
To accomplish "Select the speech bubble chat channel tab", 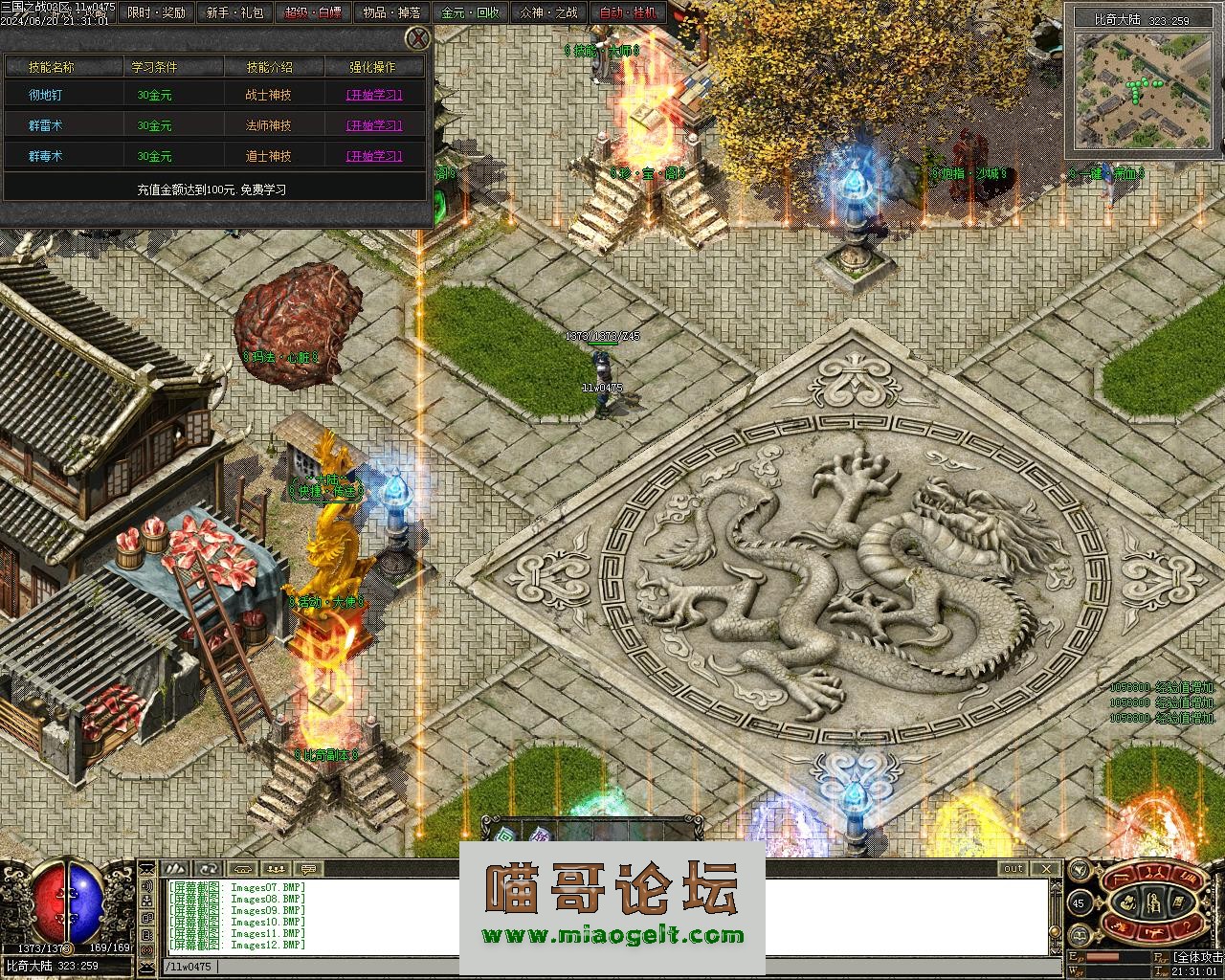I will point(307,869).
